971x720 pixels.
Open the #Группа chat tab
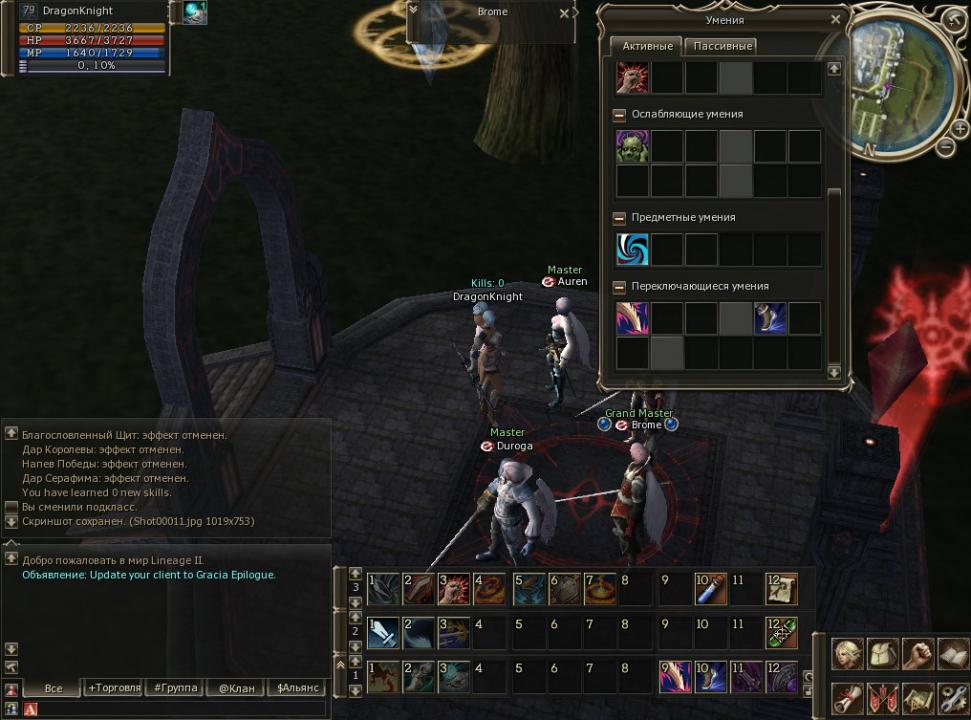(x=175, y=688)
